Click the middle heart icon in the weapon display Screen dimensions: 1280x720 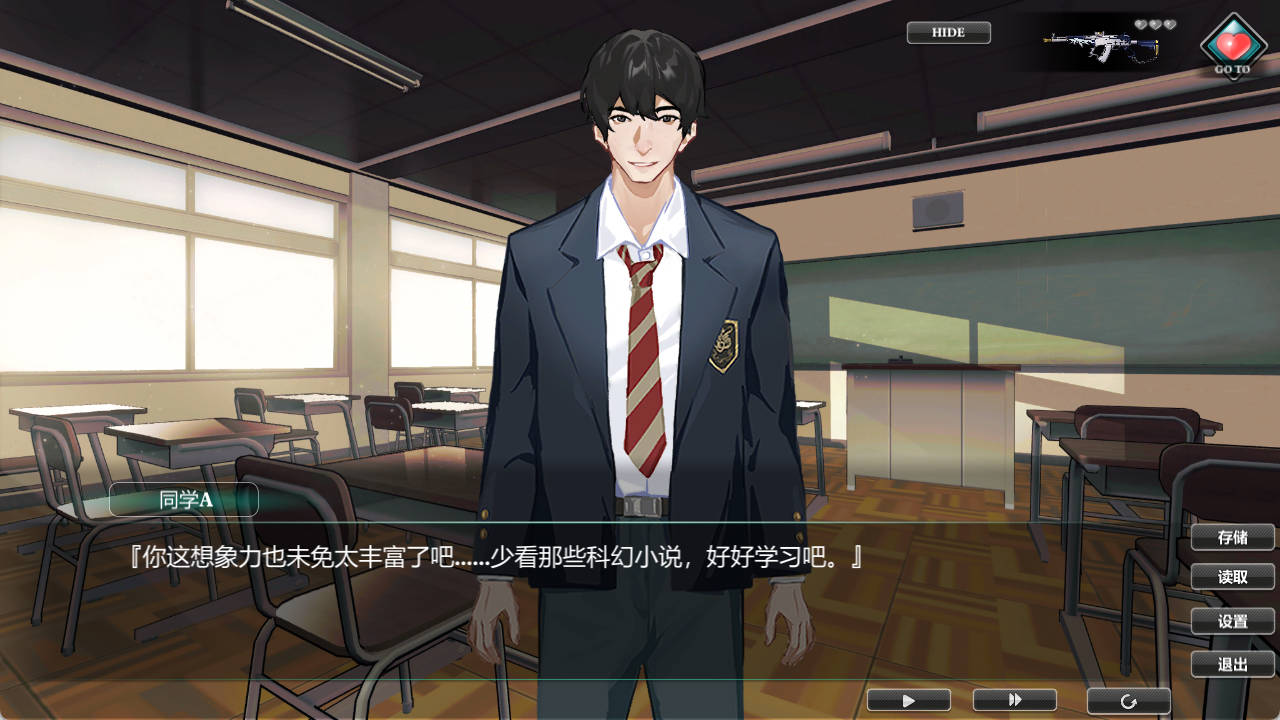click(1155, 24)
